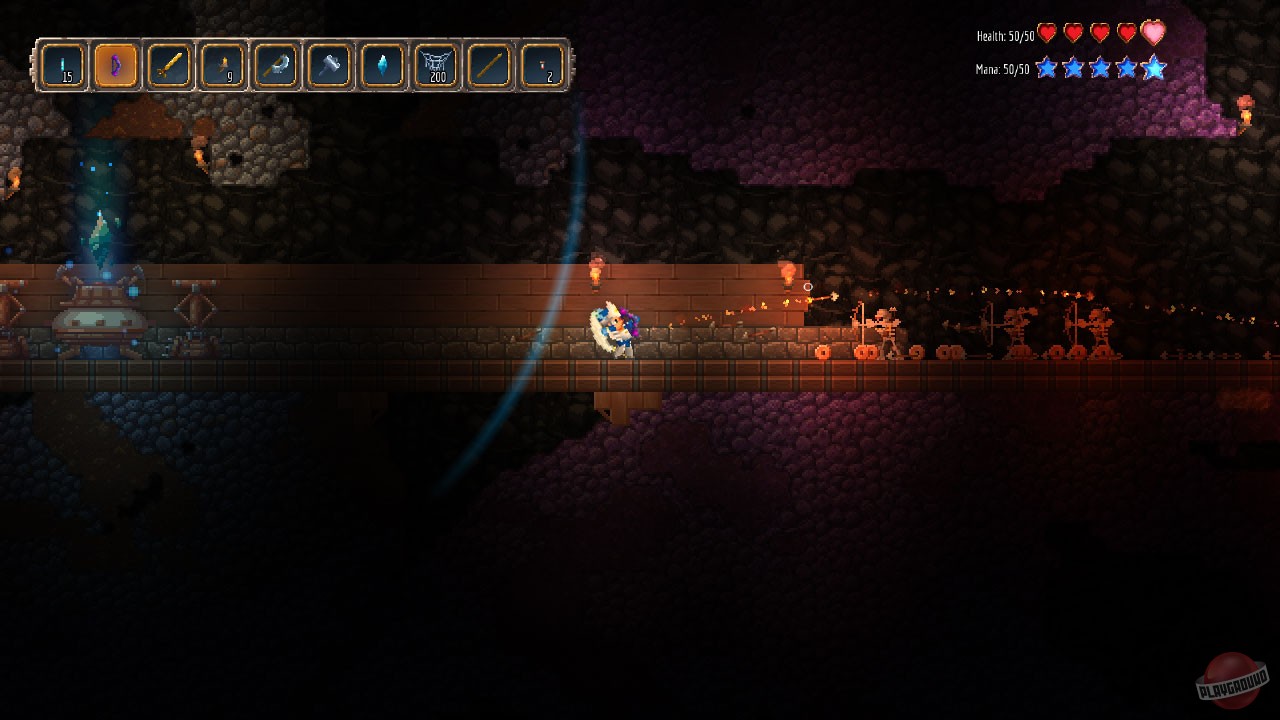
Task: Click the rightmost large heart in the health bar
Action: coord(1152,32)
